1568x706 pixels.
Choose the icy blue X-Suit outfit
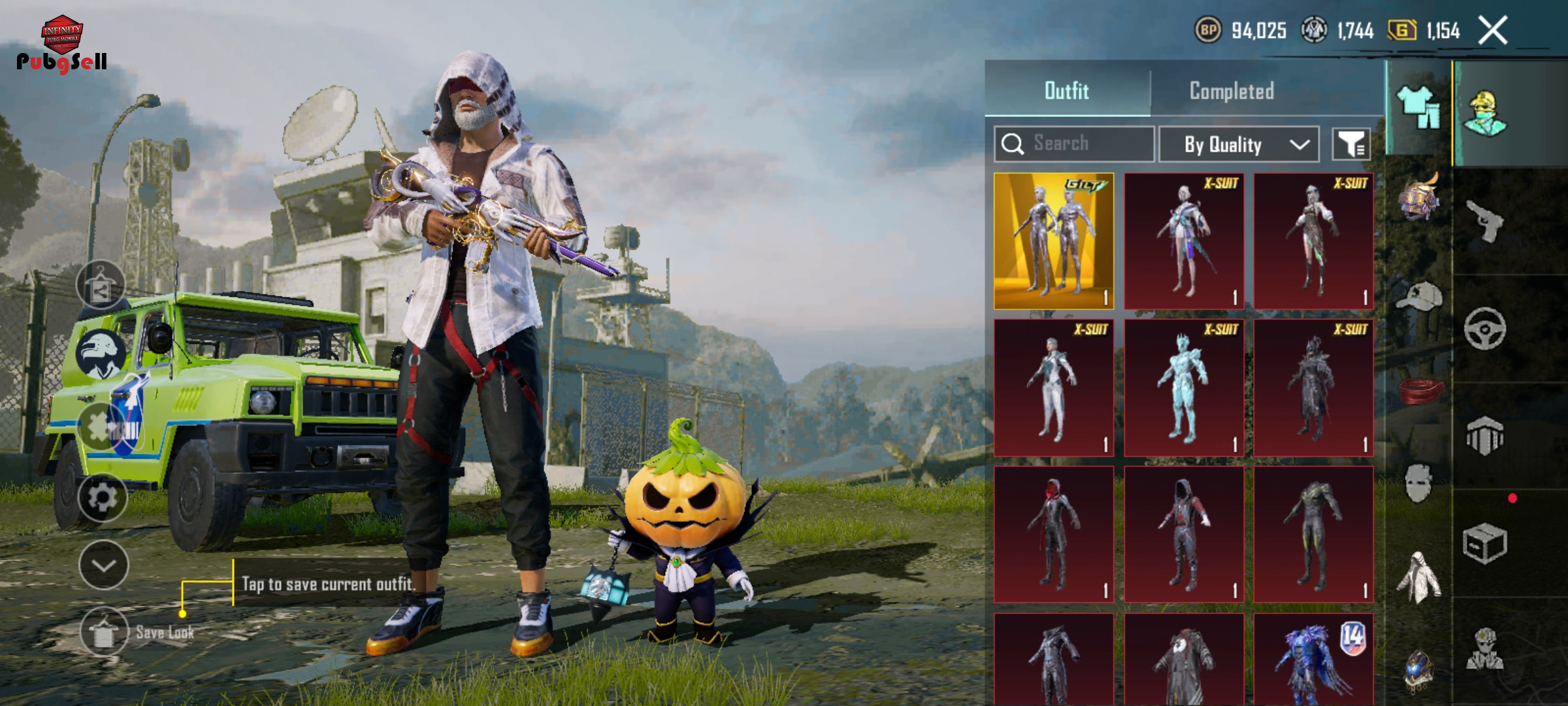pos(1183,388)
